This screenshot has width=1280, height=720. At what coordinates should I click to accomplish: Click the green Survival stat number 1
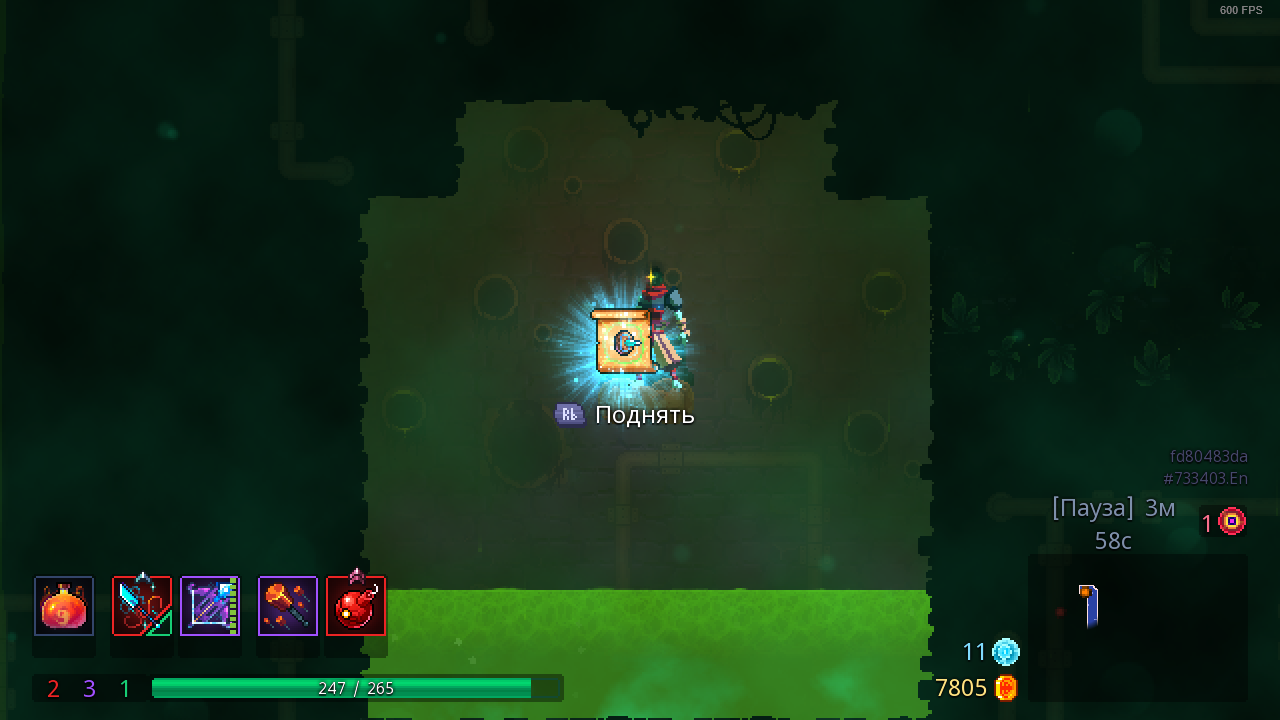[123, 688]
